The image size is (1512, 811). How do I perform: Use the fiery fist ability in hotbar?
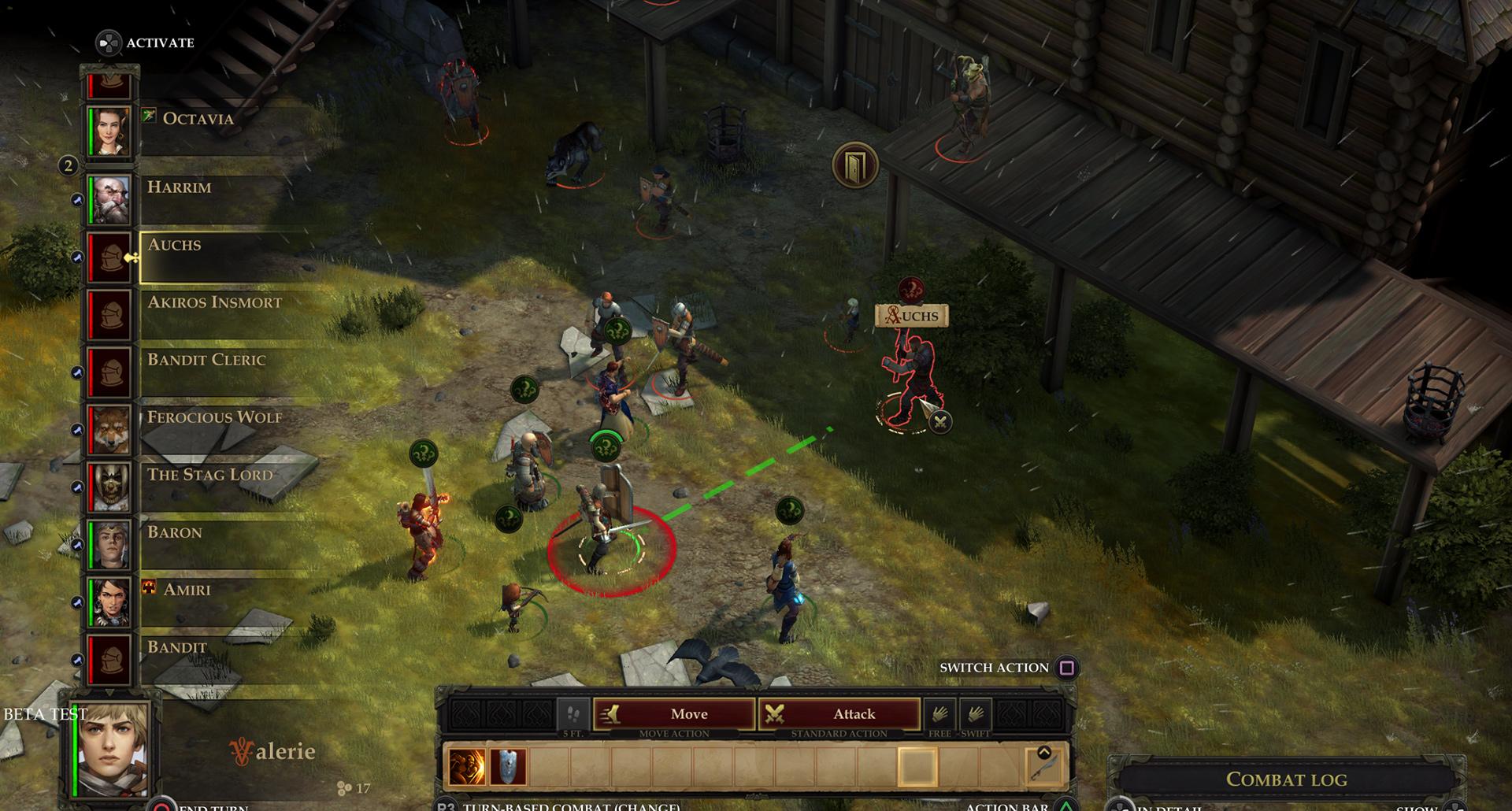[x=467, y=767]
